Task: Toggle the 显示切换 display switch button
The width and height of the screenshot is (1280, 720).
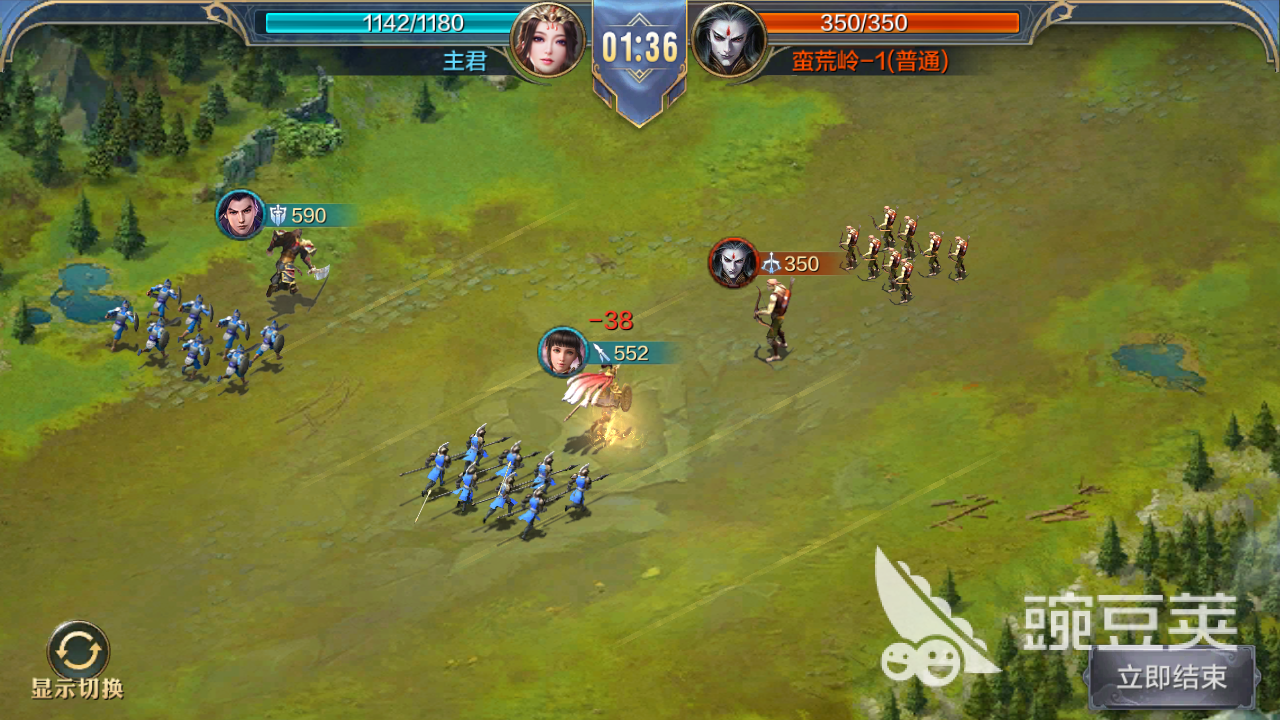Action: (x=78, y=650)
